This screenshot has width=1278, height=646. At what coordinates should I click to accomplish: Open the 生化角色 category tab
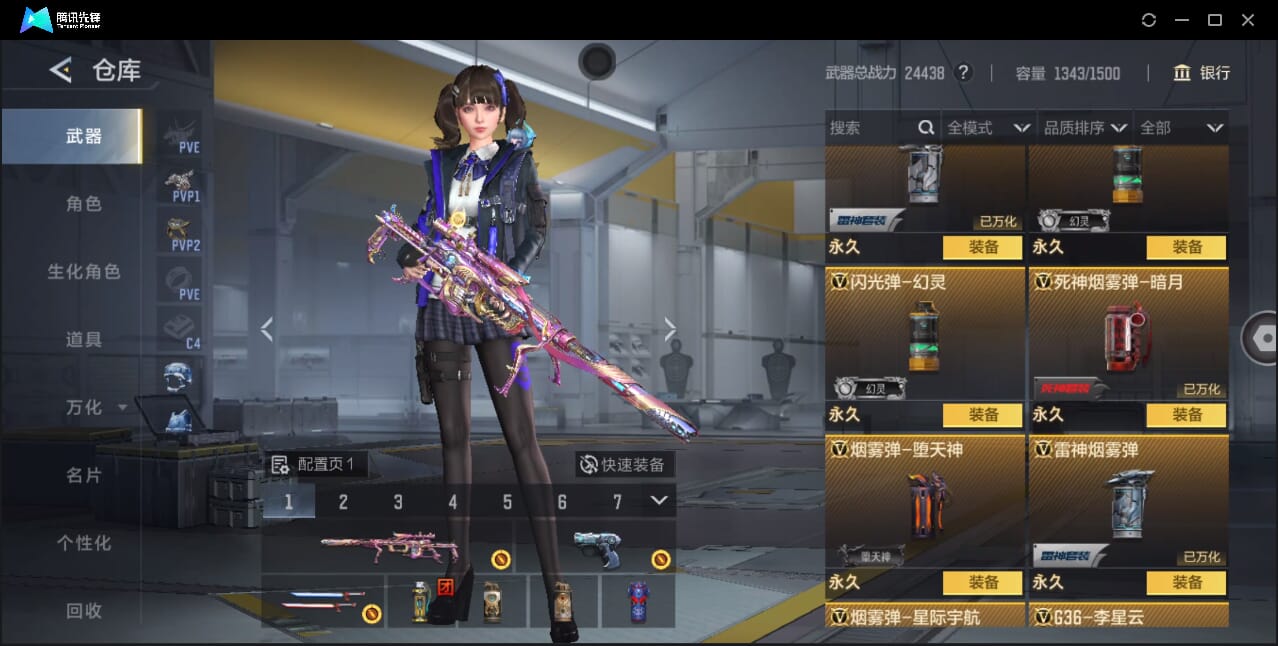(84, 272)
